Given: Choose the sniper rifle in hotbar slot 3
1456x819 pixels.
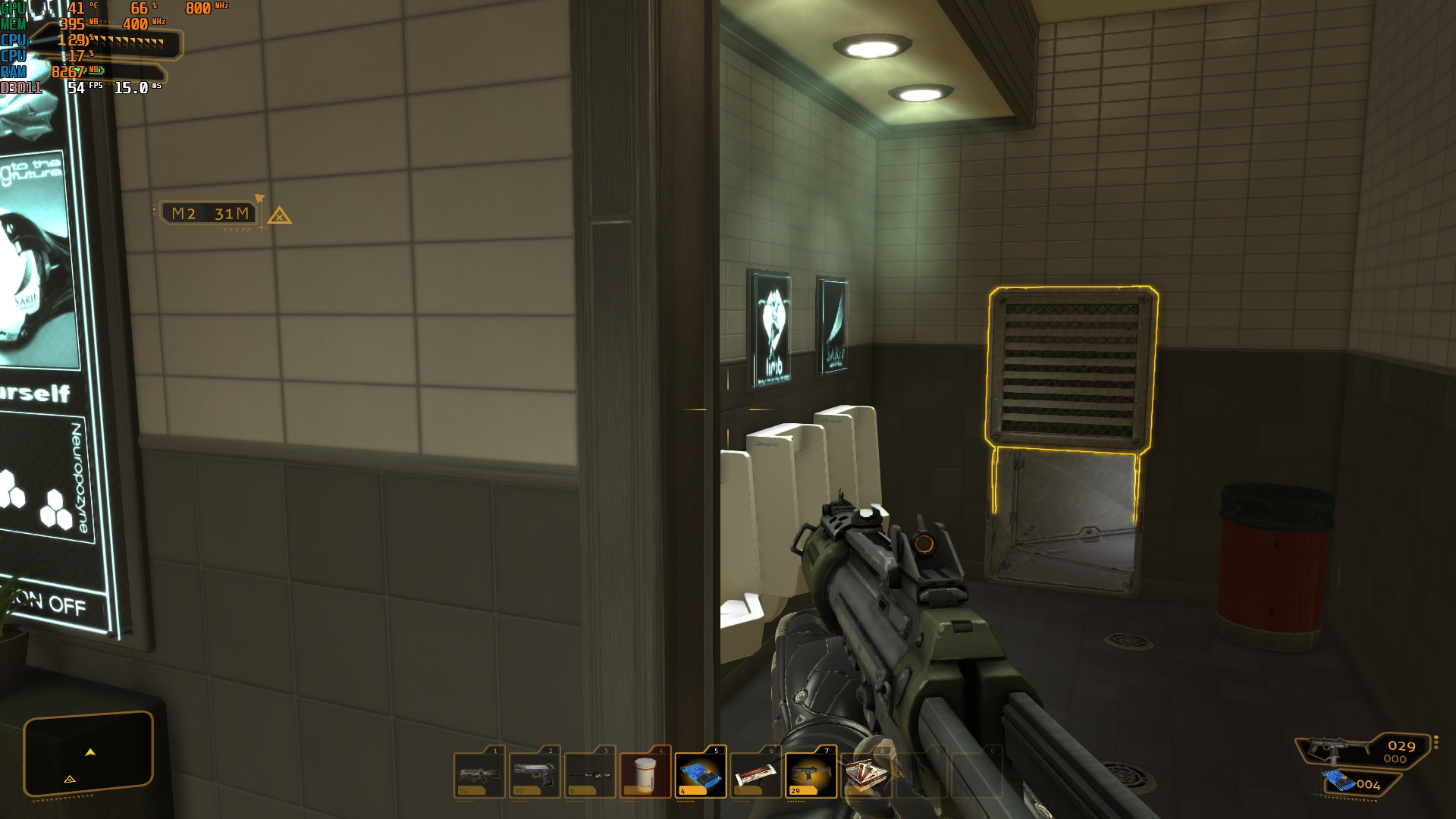Looking at the screenshot, I should click(x=590, y=773).
